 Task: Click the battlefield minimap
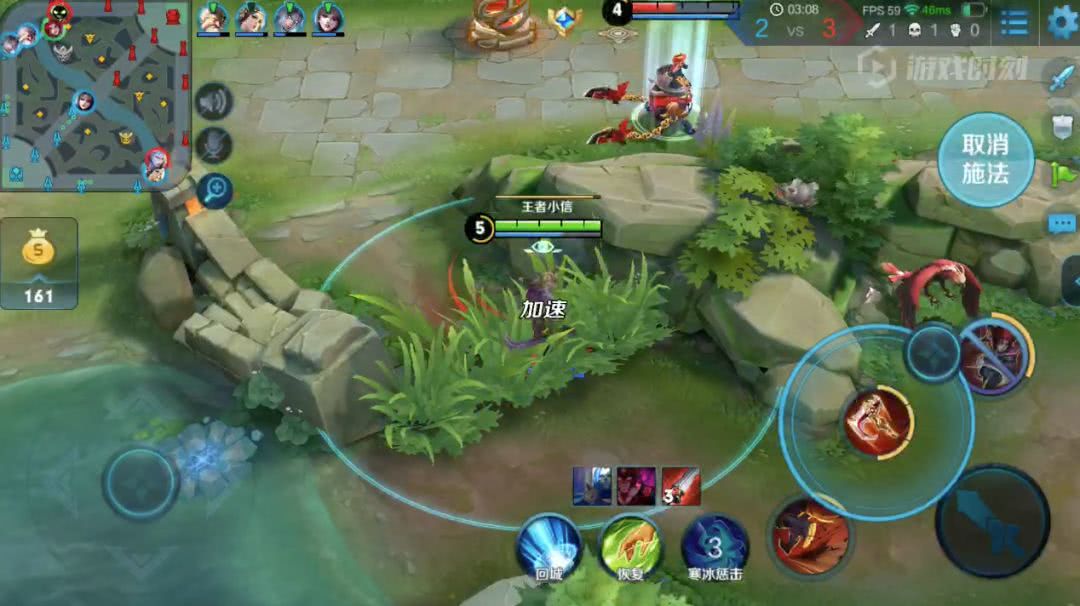[95, 95]
